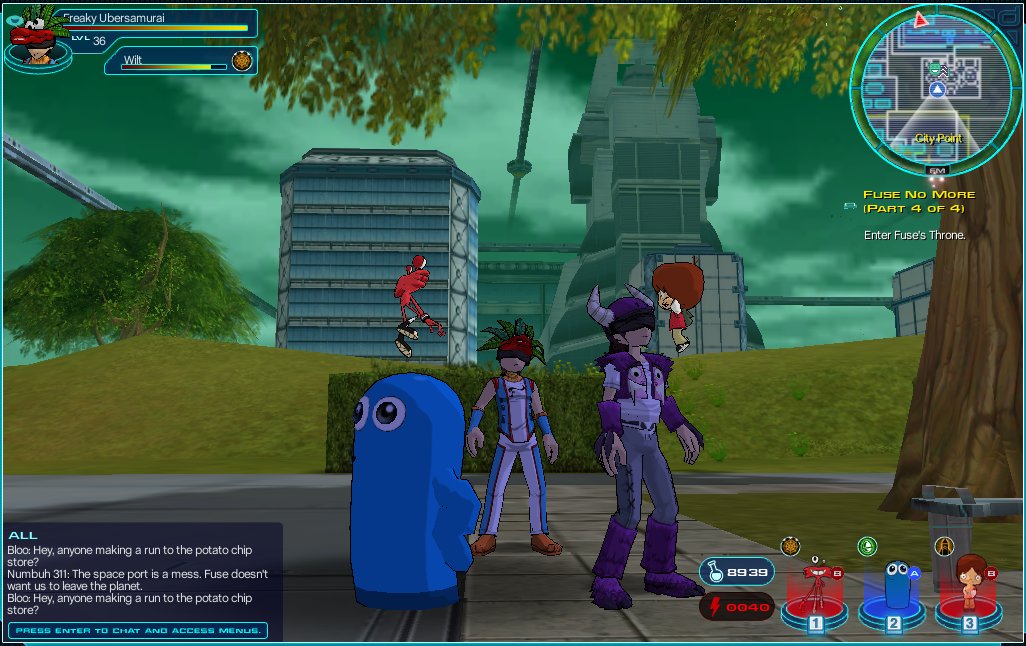
Task: Select Wilt nano in slot 1
Action: coord(815,591)
